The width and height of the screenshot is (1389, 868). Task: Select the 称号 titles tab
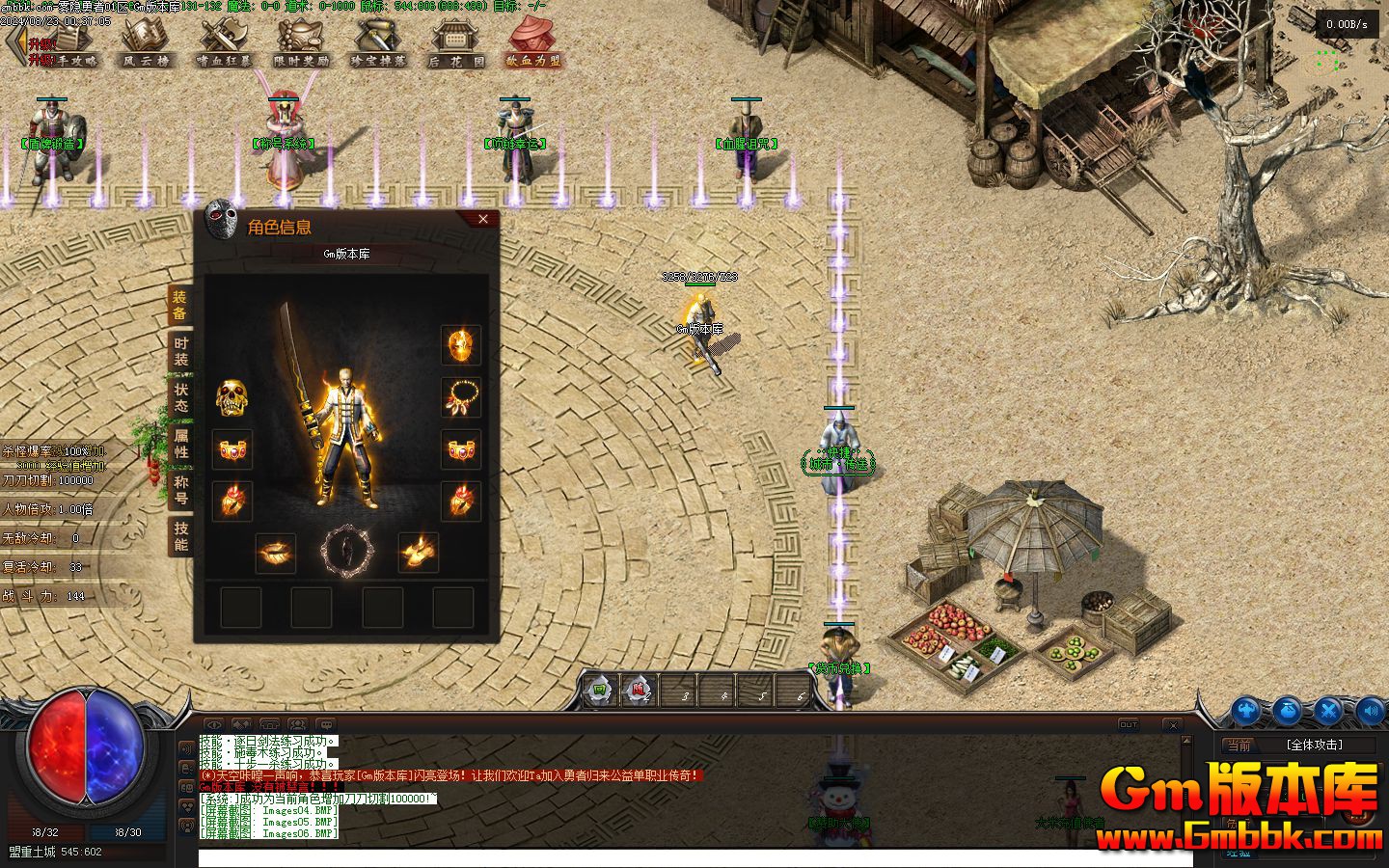180,490
